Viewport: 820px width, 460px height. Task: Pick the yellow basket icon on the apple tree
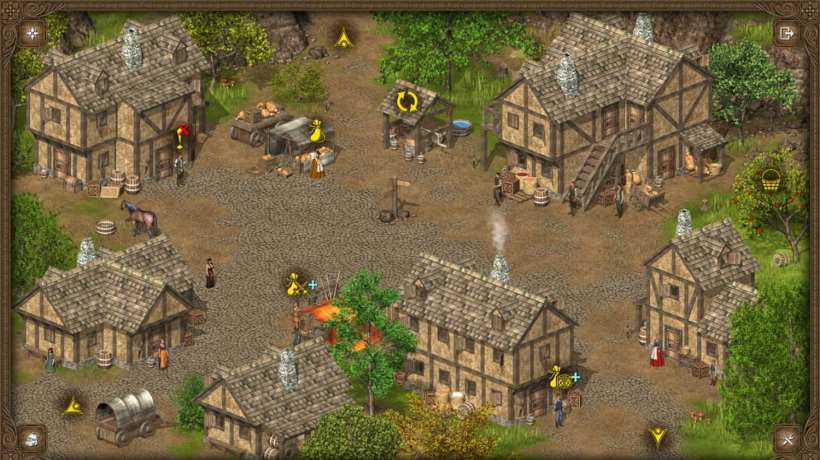pyautogui.click(x=770, y=180)
